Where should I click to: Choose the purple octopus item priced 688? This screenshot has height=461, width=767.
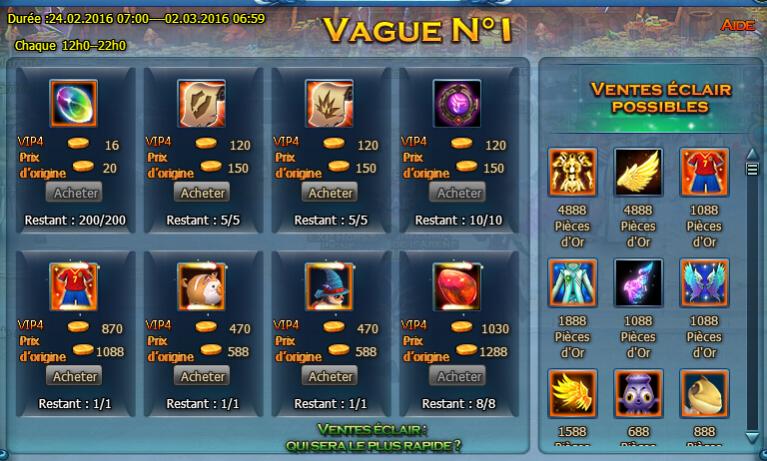pos(638,393)
